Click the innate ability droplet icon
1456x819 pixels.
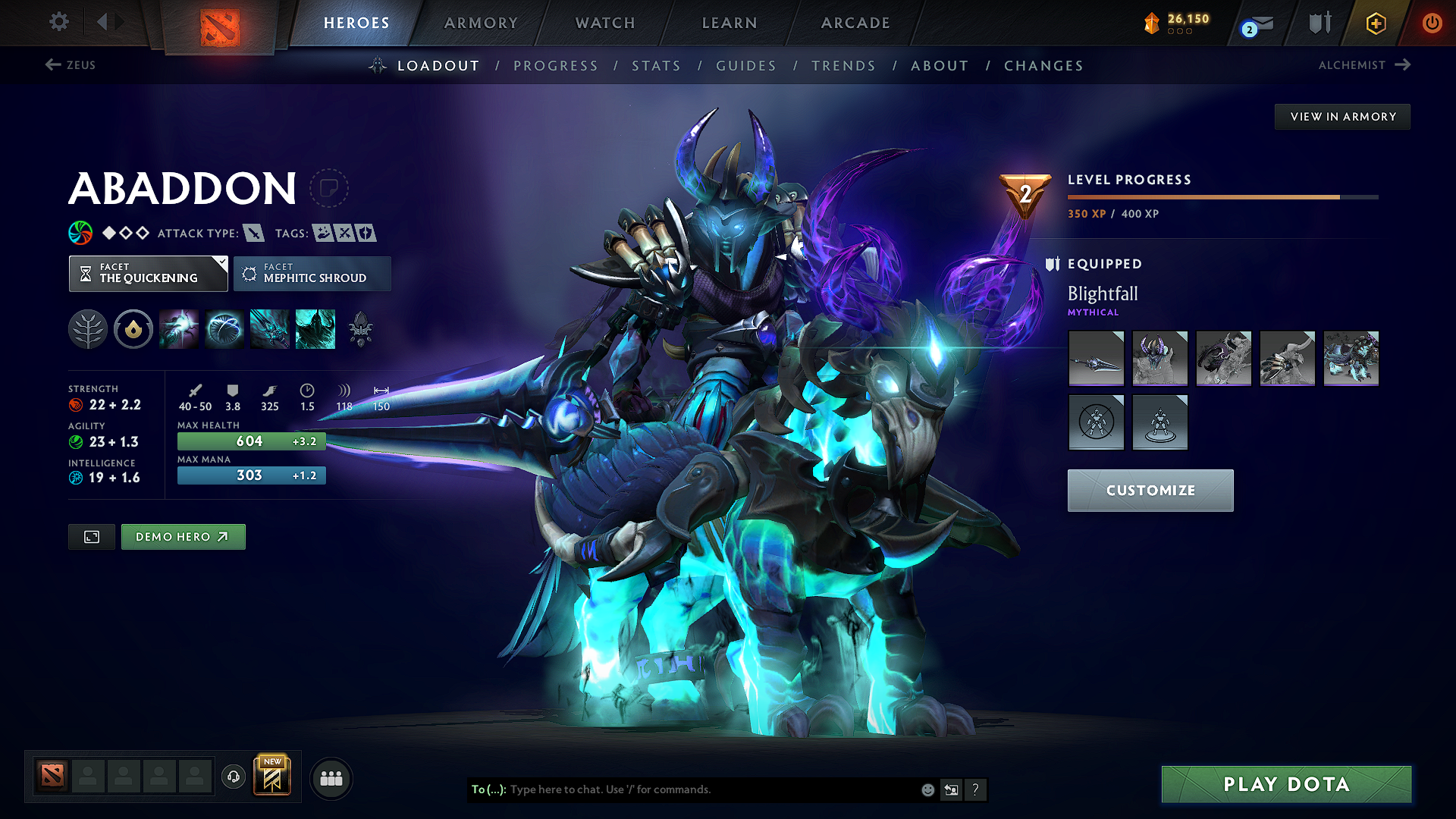133,329
